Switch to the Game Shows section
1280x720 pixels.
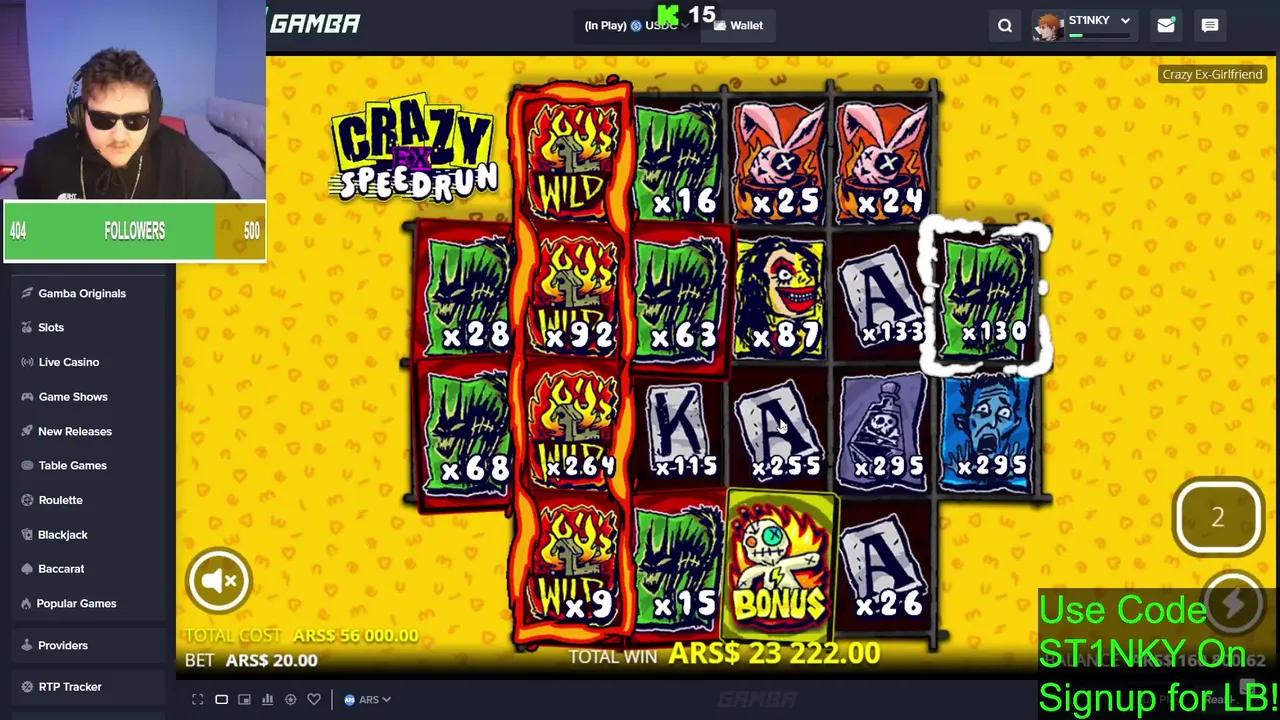click(x=73, y=396)
